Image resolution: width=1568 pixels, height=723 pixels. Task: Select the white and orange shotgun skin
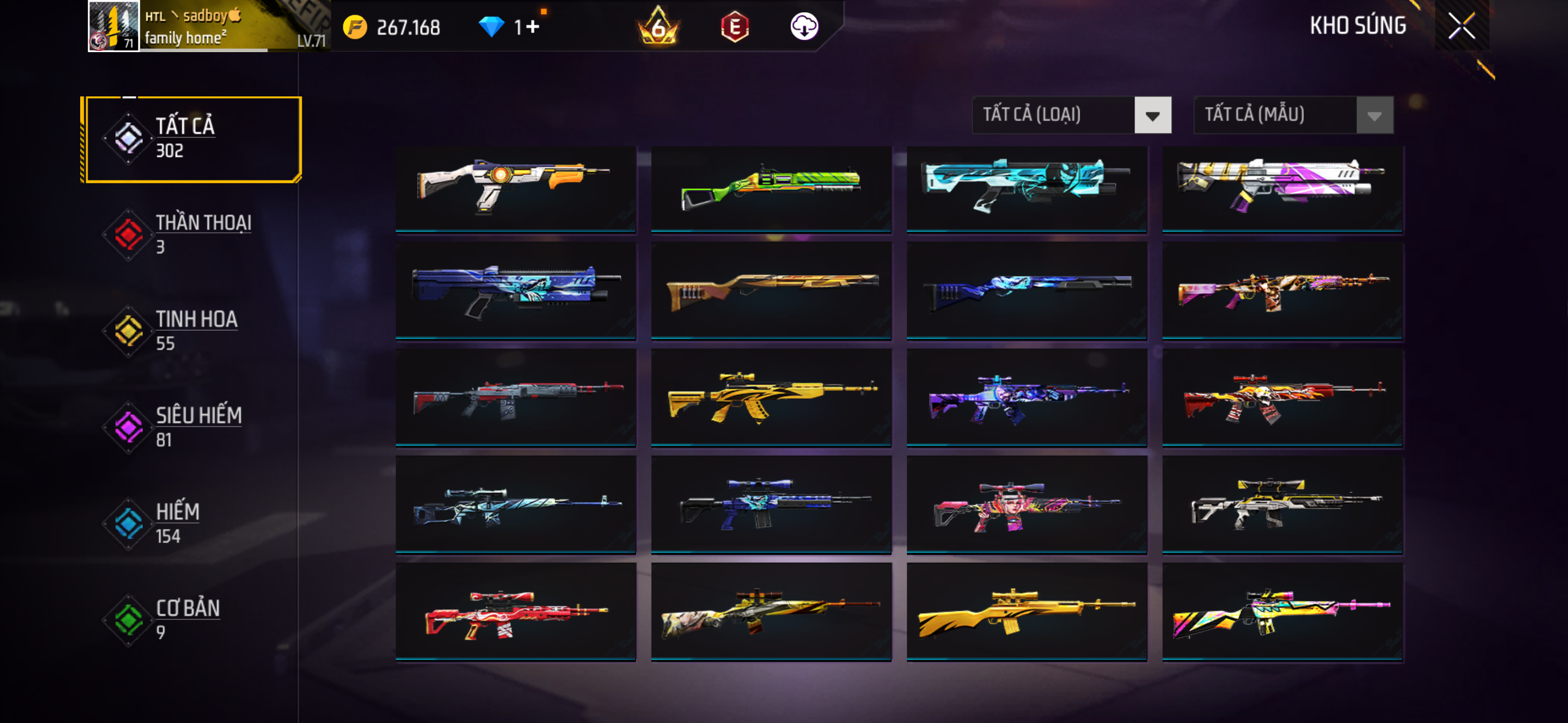tap(515, 187)
